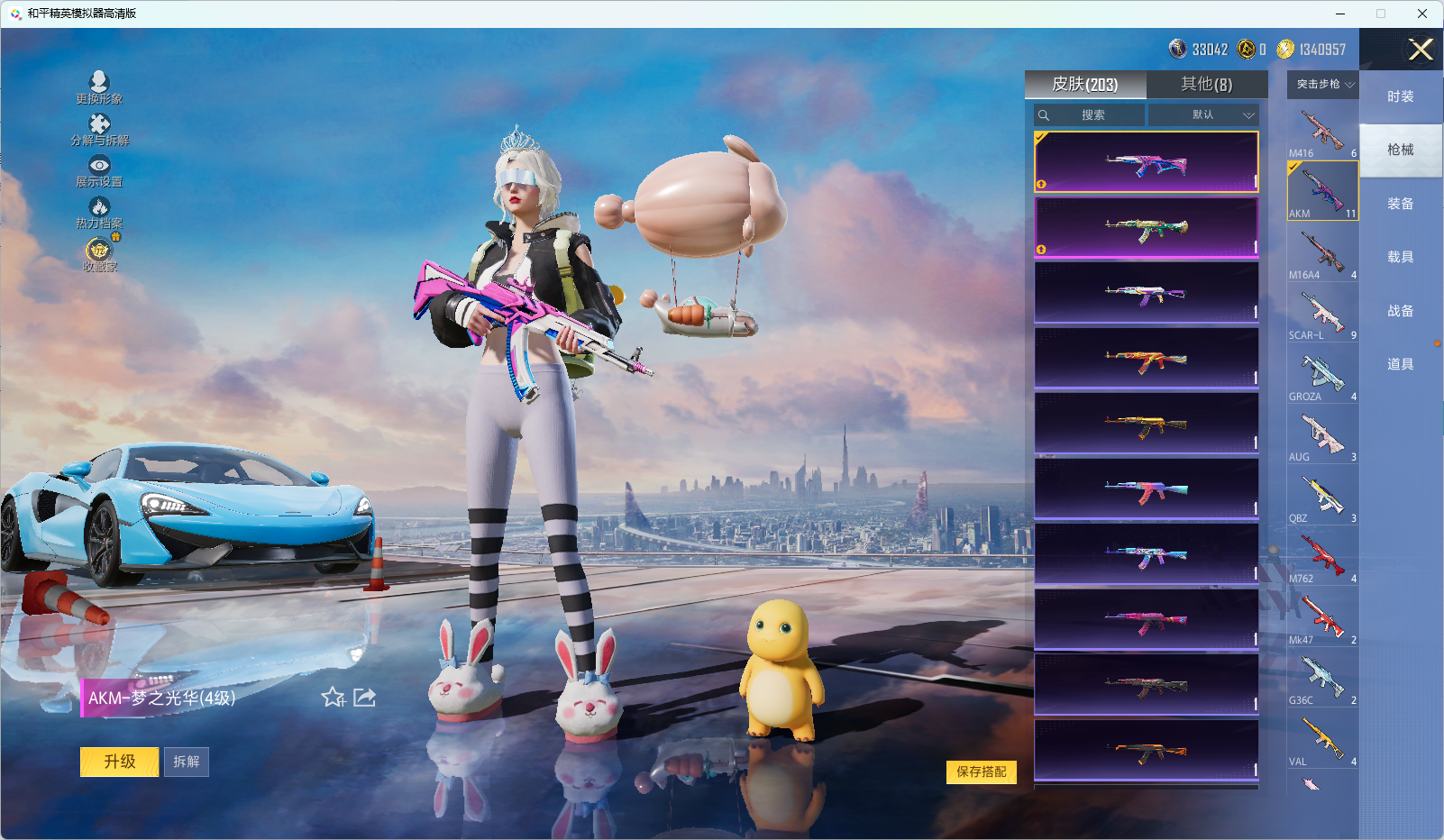Open the 突击步枪 weapon type dropdown
Screen dimensions: 1444x840
1323,84
